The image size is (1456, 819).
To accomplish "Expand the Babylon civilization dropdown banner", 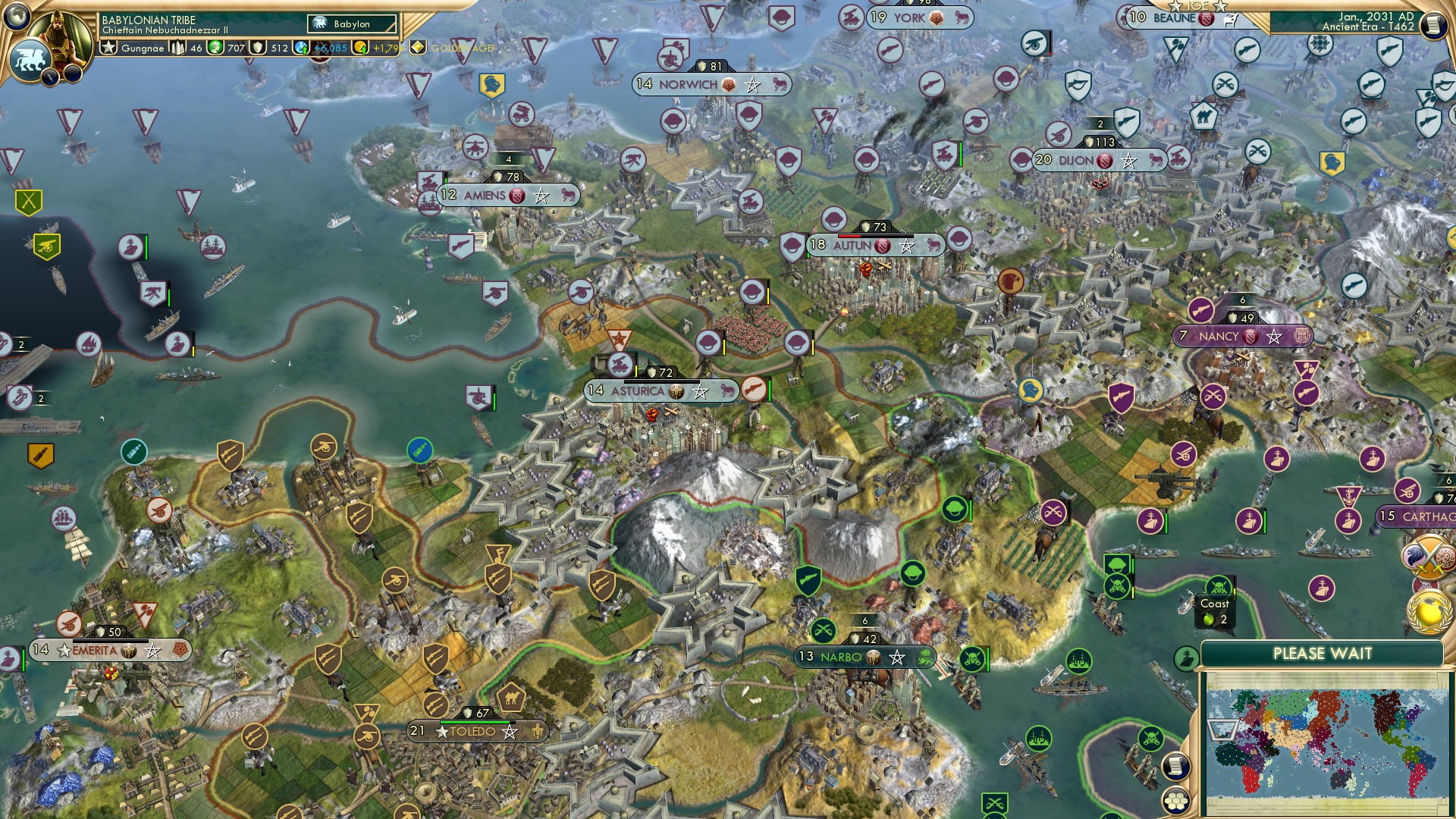I will click(349, 24).
